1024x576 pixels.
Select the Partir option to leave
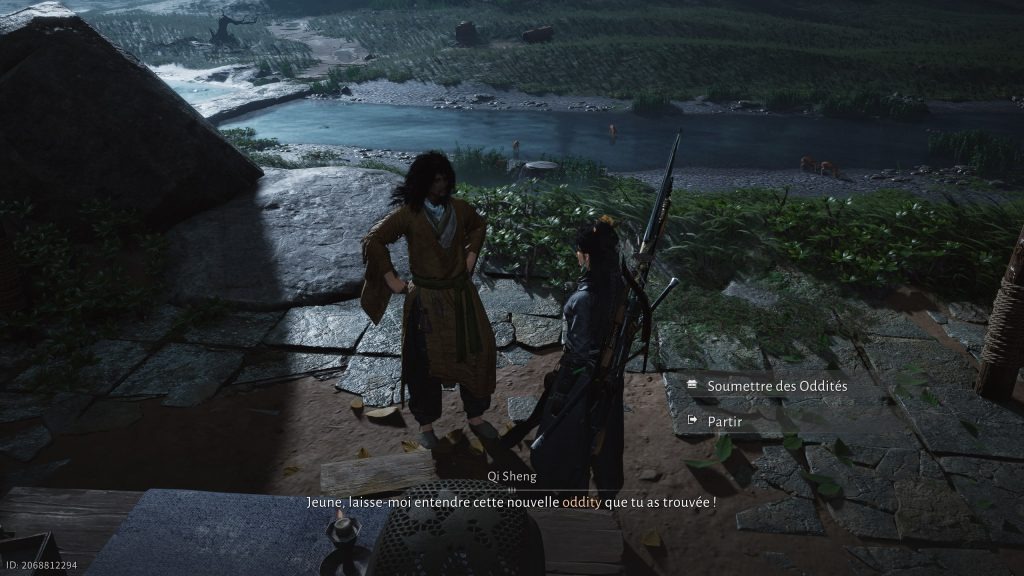pyautogui.click(x=724, y=422)
